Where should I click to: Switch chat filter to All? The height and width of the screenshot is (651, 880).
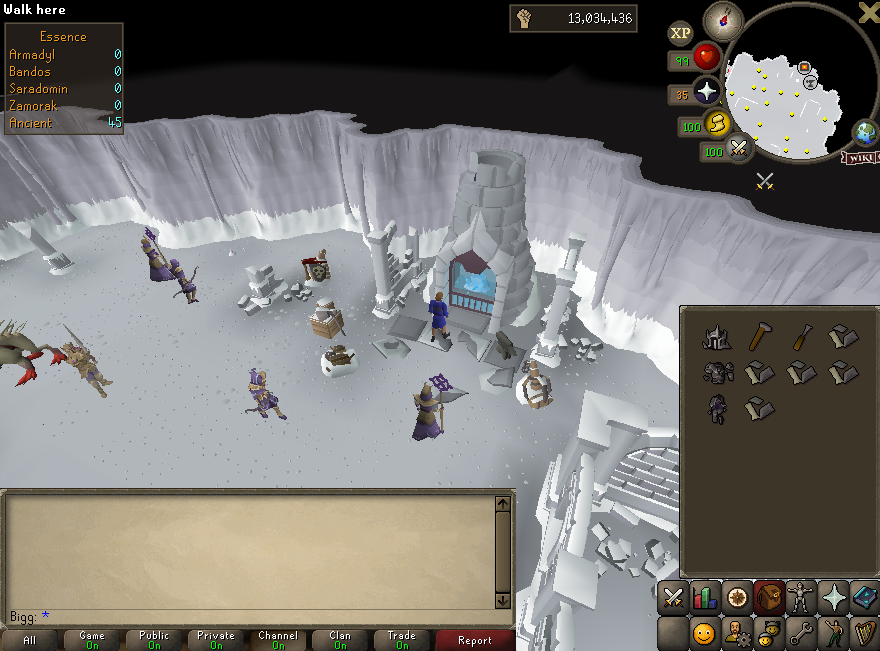[x=30, y=640]
